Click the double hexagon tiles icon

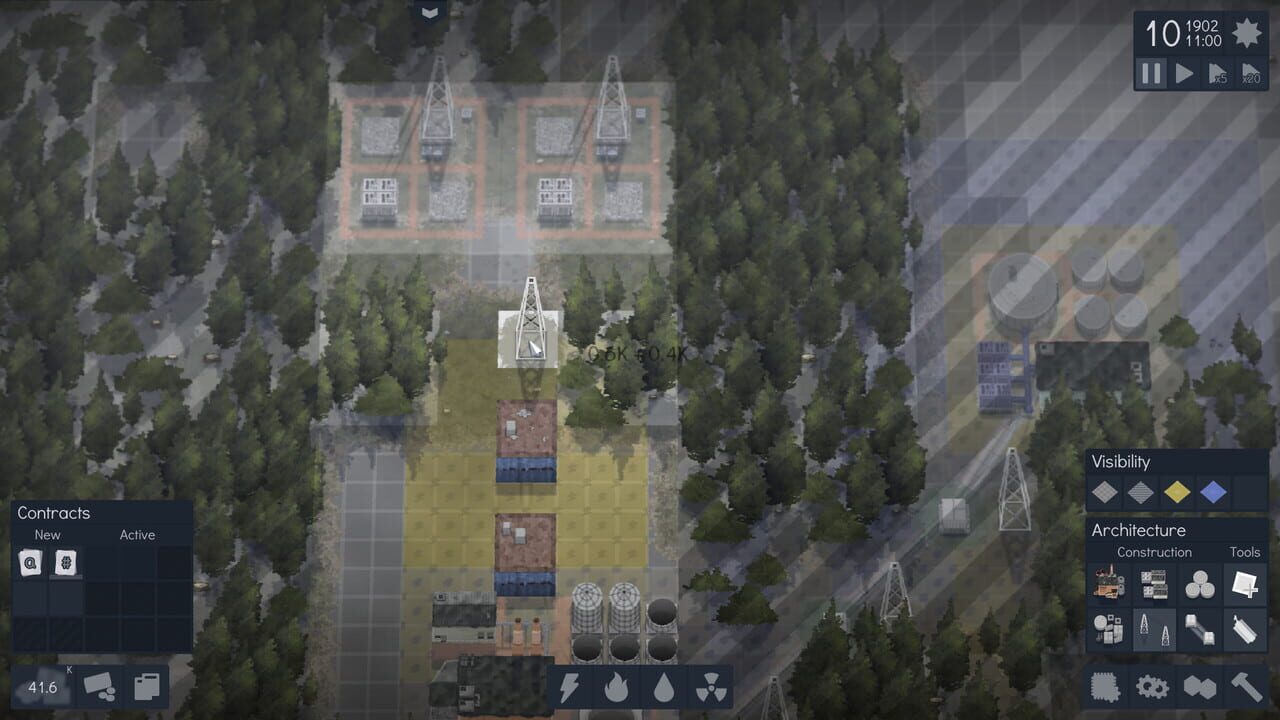pyautogui.click(x=1202, y=688)
